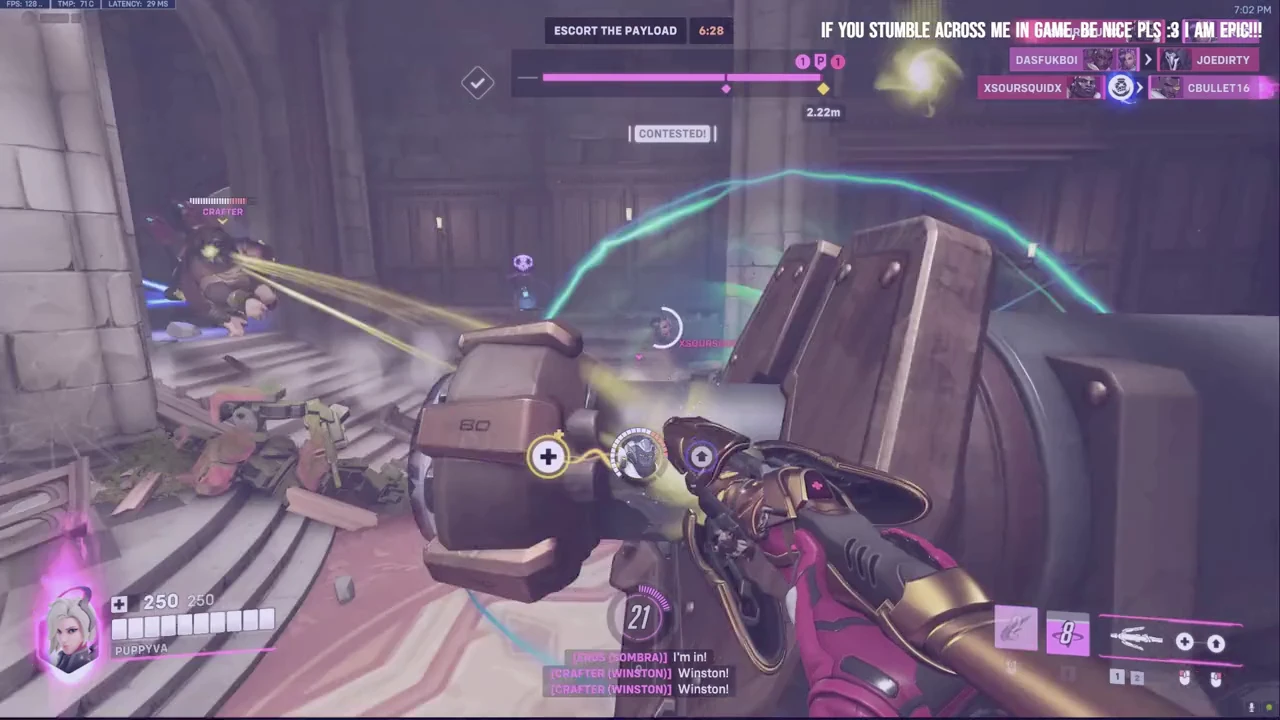The width and height of the screenshot is (1280, 720).
Task: Select weapon slot 1 indicator
Action: [x=1117, y=678]
